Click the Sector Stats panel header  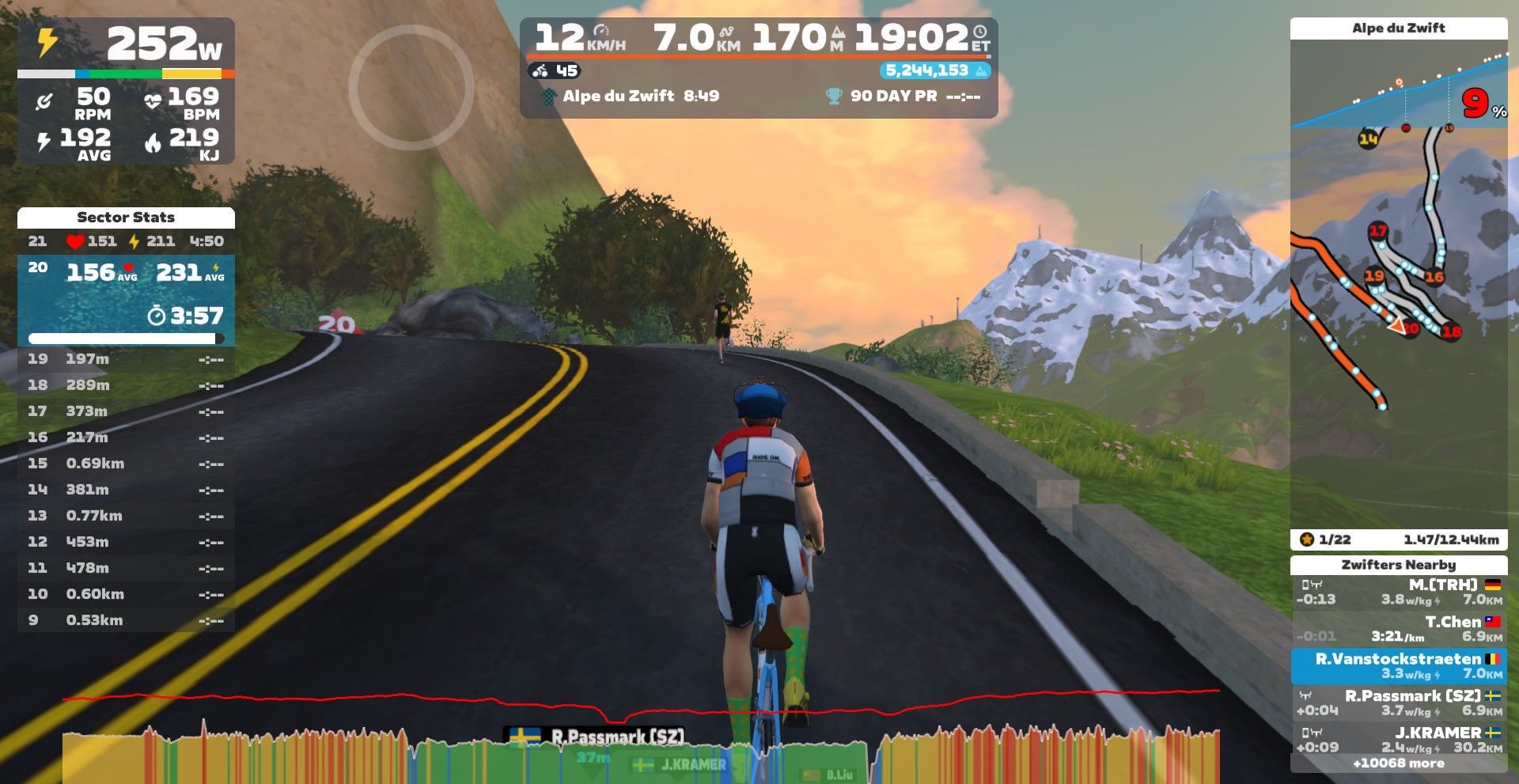[x=126, y=218]
